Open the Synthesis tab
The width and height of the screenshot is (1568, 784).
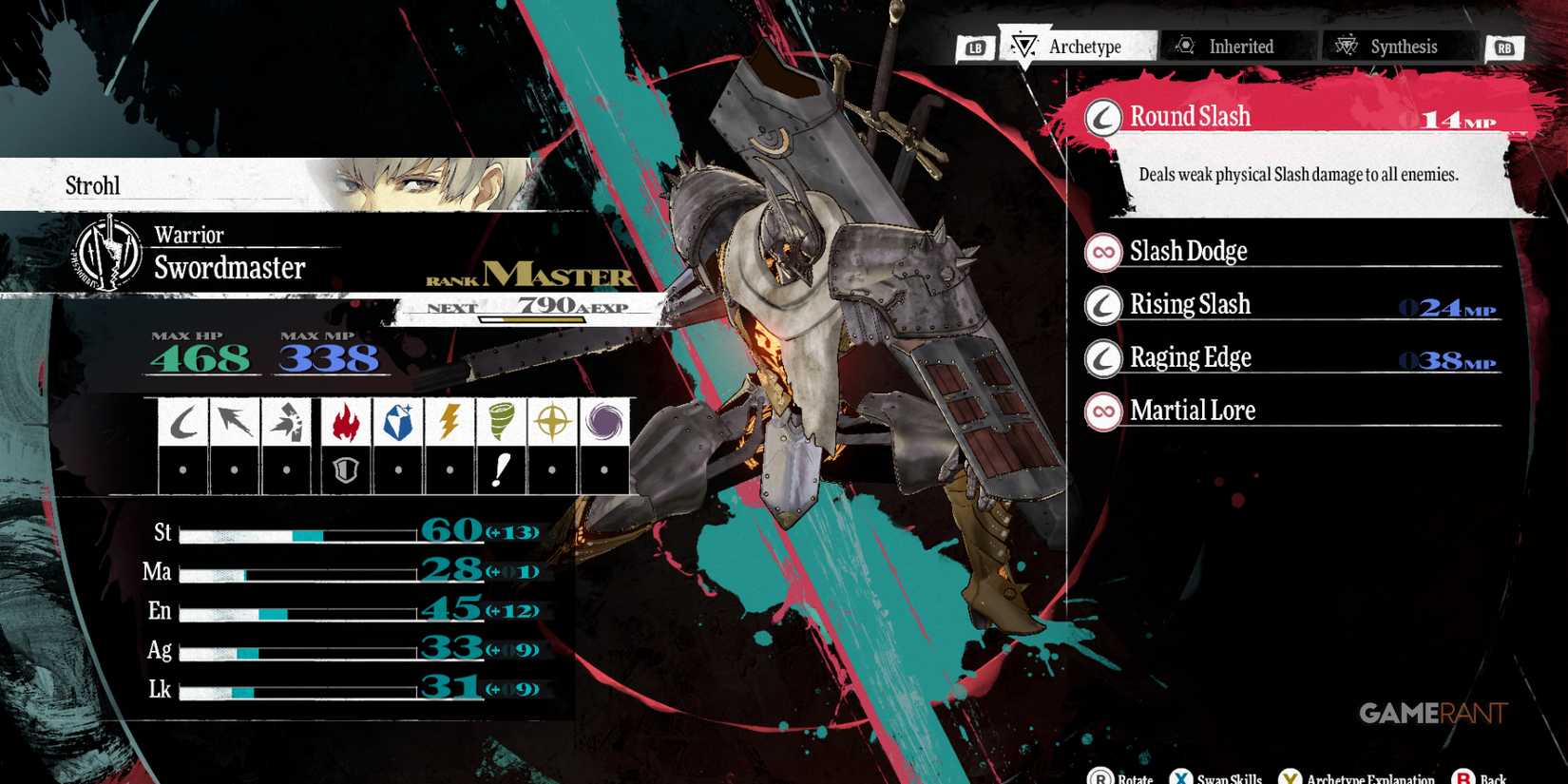(x=1399, y=46)
